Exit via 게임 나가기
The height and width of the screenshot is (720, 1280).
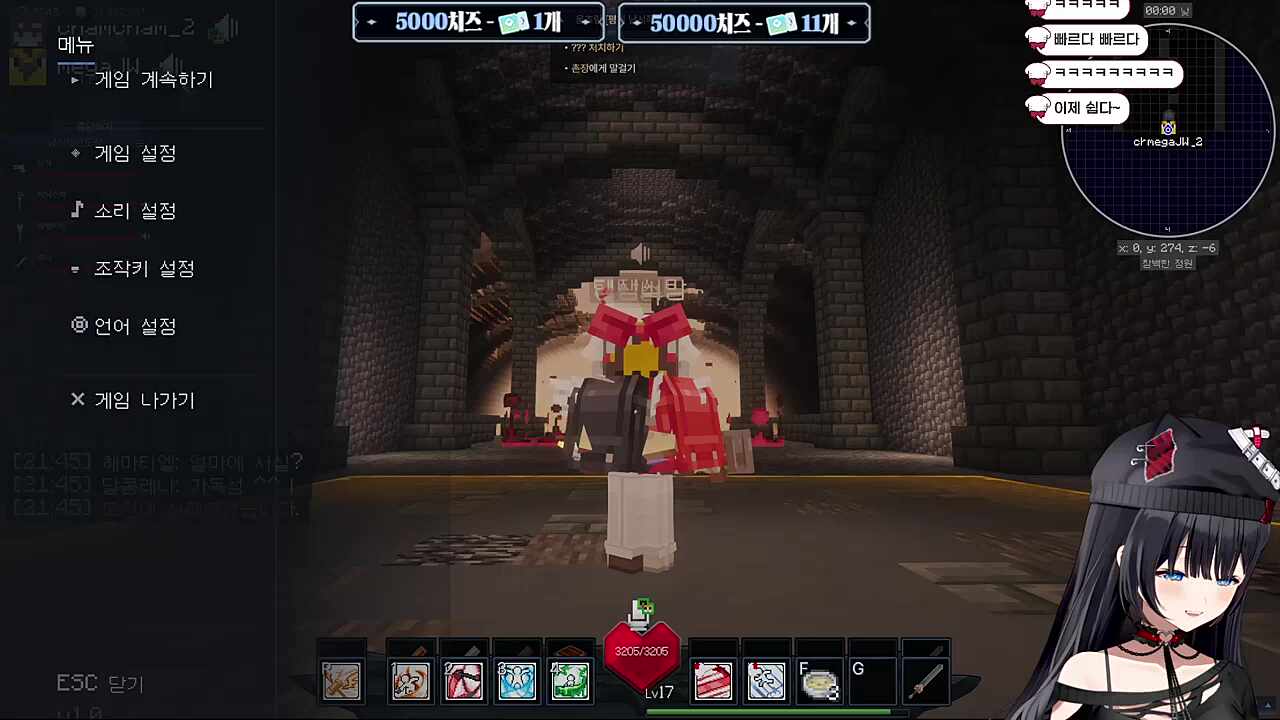[x=144, y=400]
